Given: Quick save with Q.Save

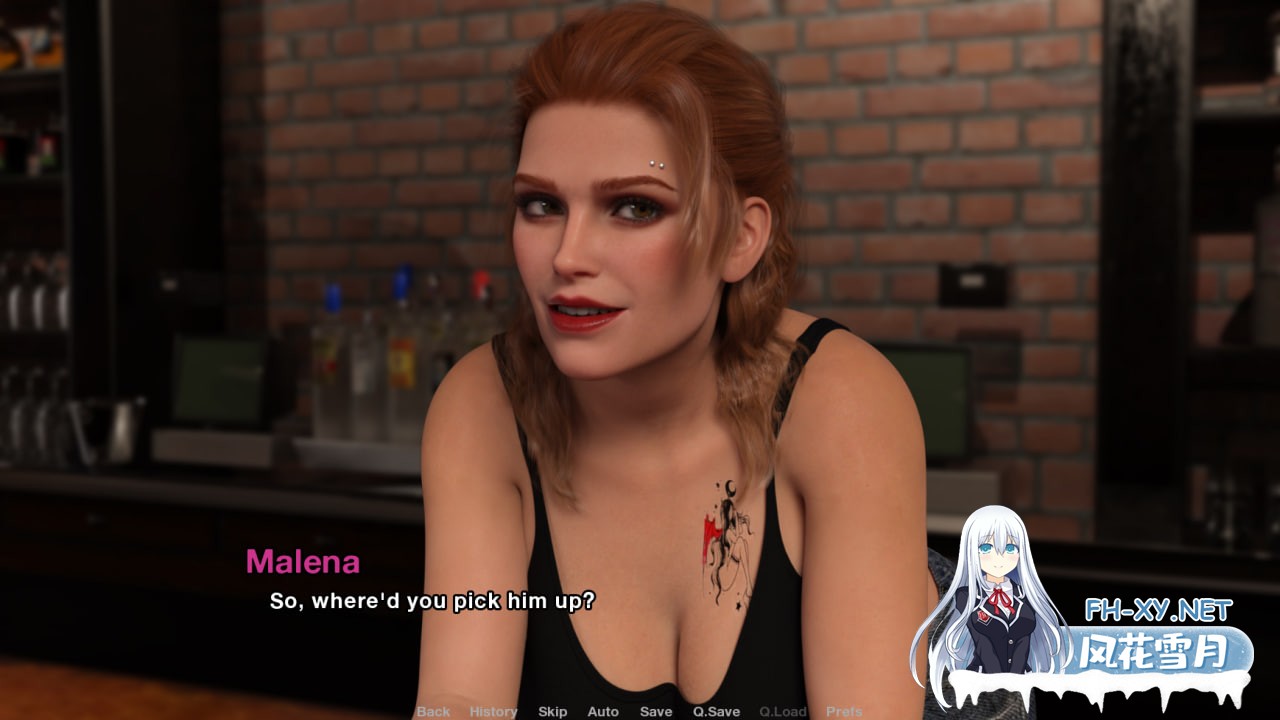Looking at the screenshot, I should [716, 711].
